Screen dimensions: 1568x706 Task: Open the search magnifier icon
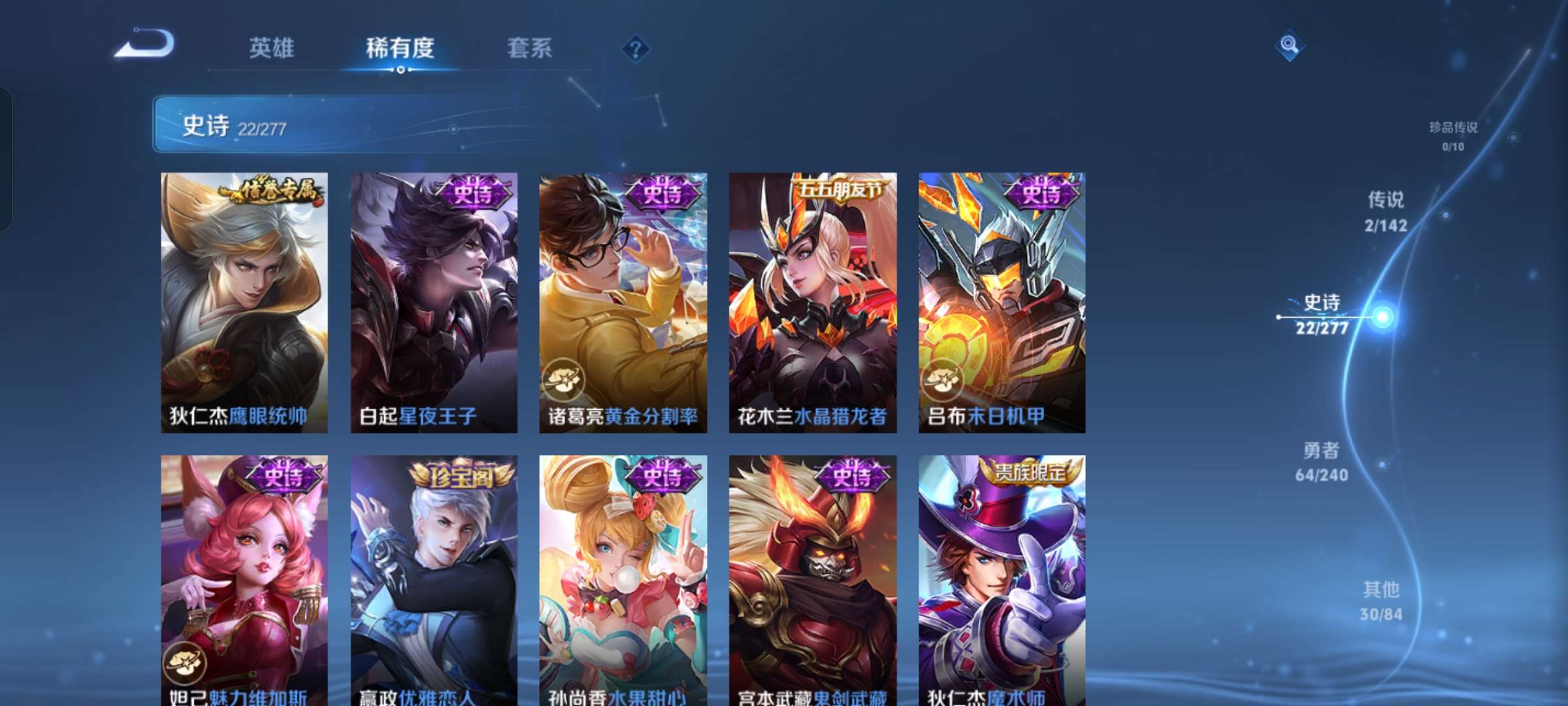pos(1290,43)
